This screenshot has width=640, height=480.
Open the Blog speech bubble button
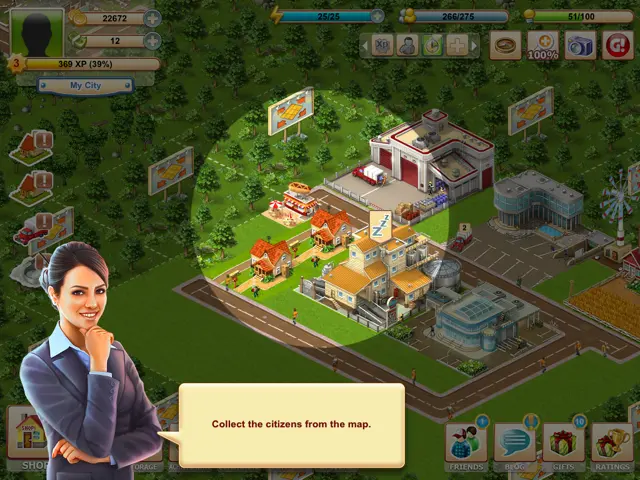pyautogui.click(x=514, y=444)
